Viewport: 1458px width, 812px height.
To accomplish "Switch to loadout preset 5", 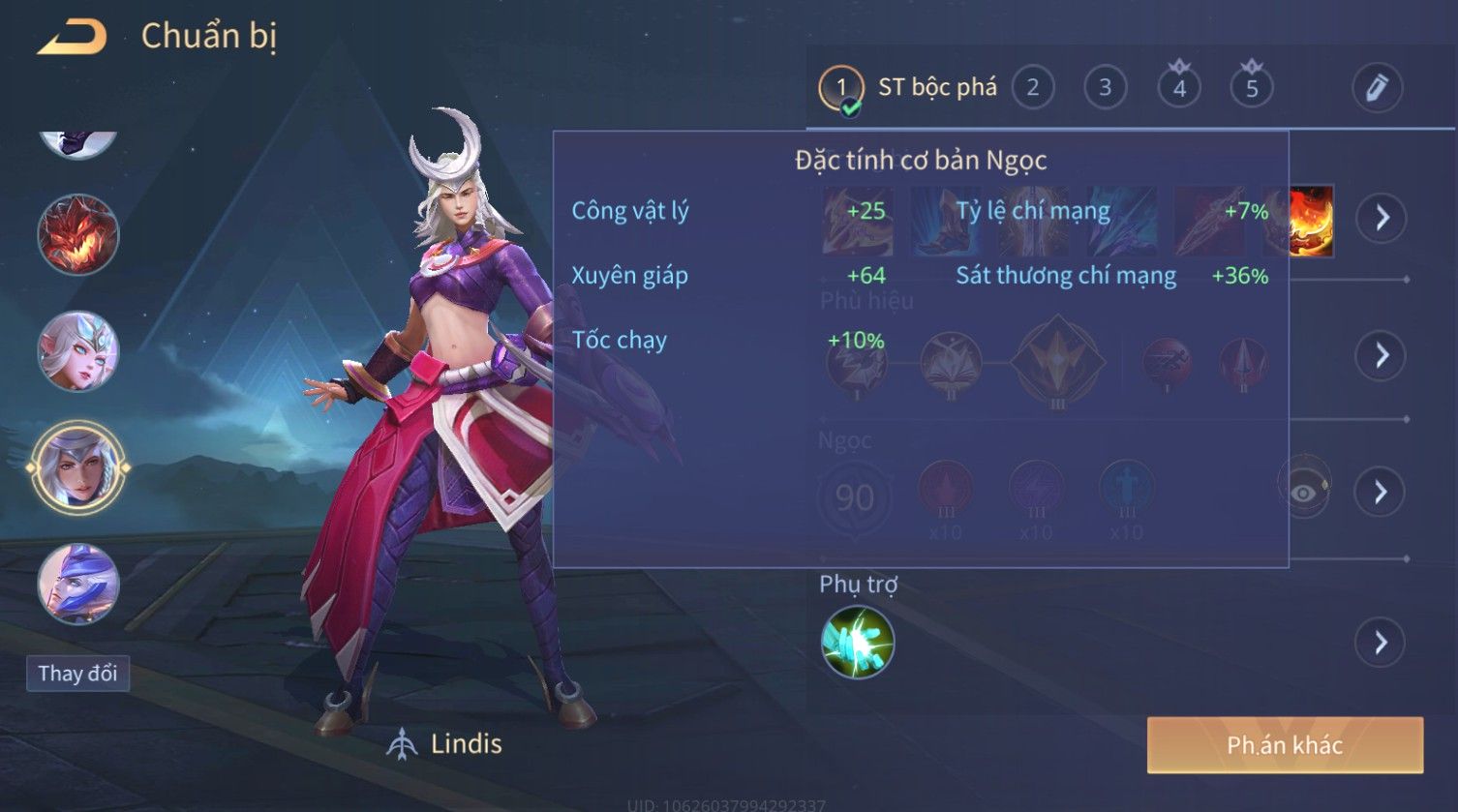I will pos(1251,88).
